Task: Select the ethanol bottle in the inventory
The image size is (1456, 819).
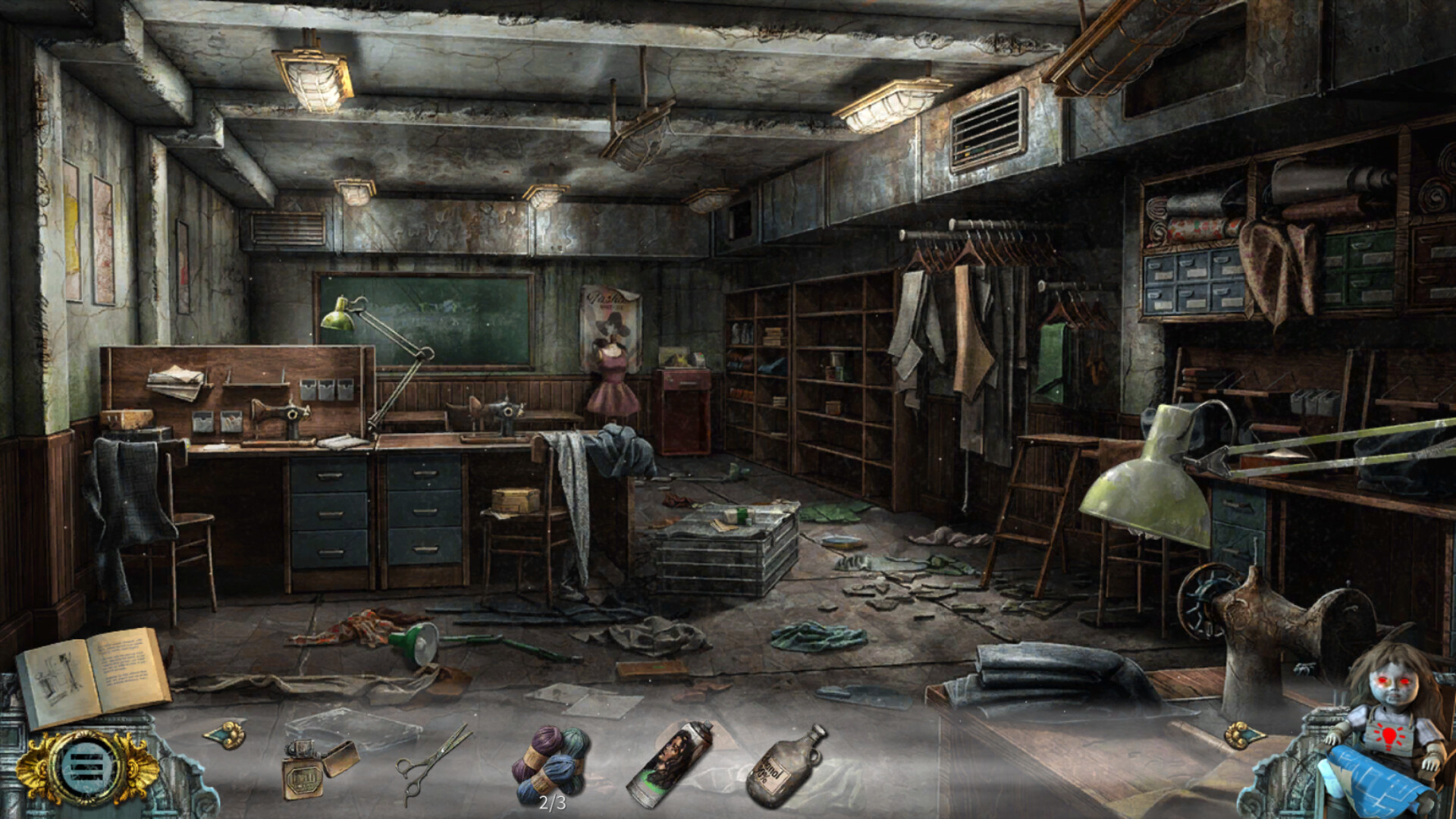Action: click(785, 764)
